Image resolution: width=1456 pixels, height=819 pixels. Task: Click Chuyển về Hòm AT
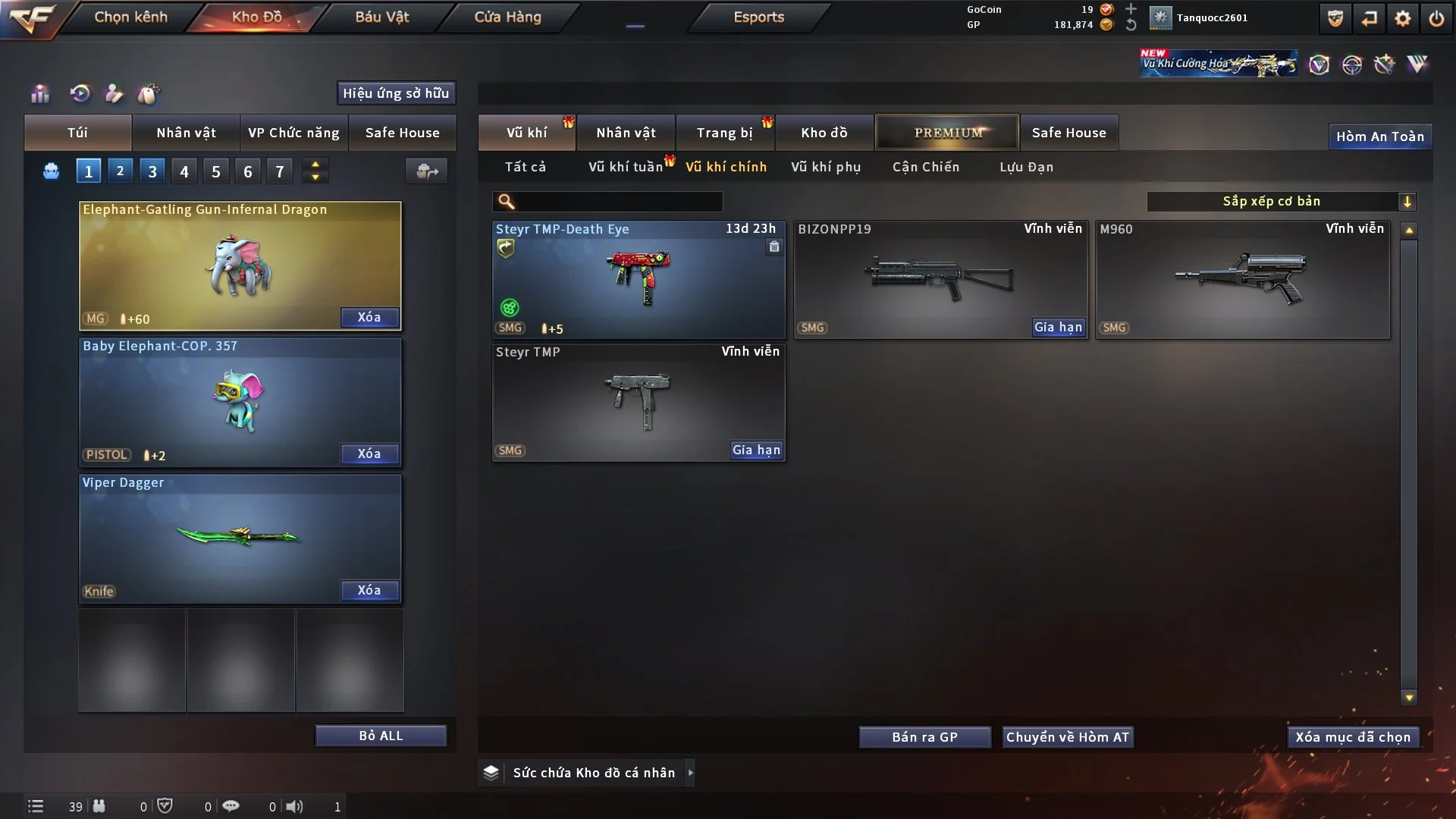click(x=1067, y=737)
